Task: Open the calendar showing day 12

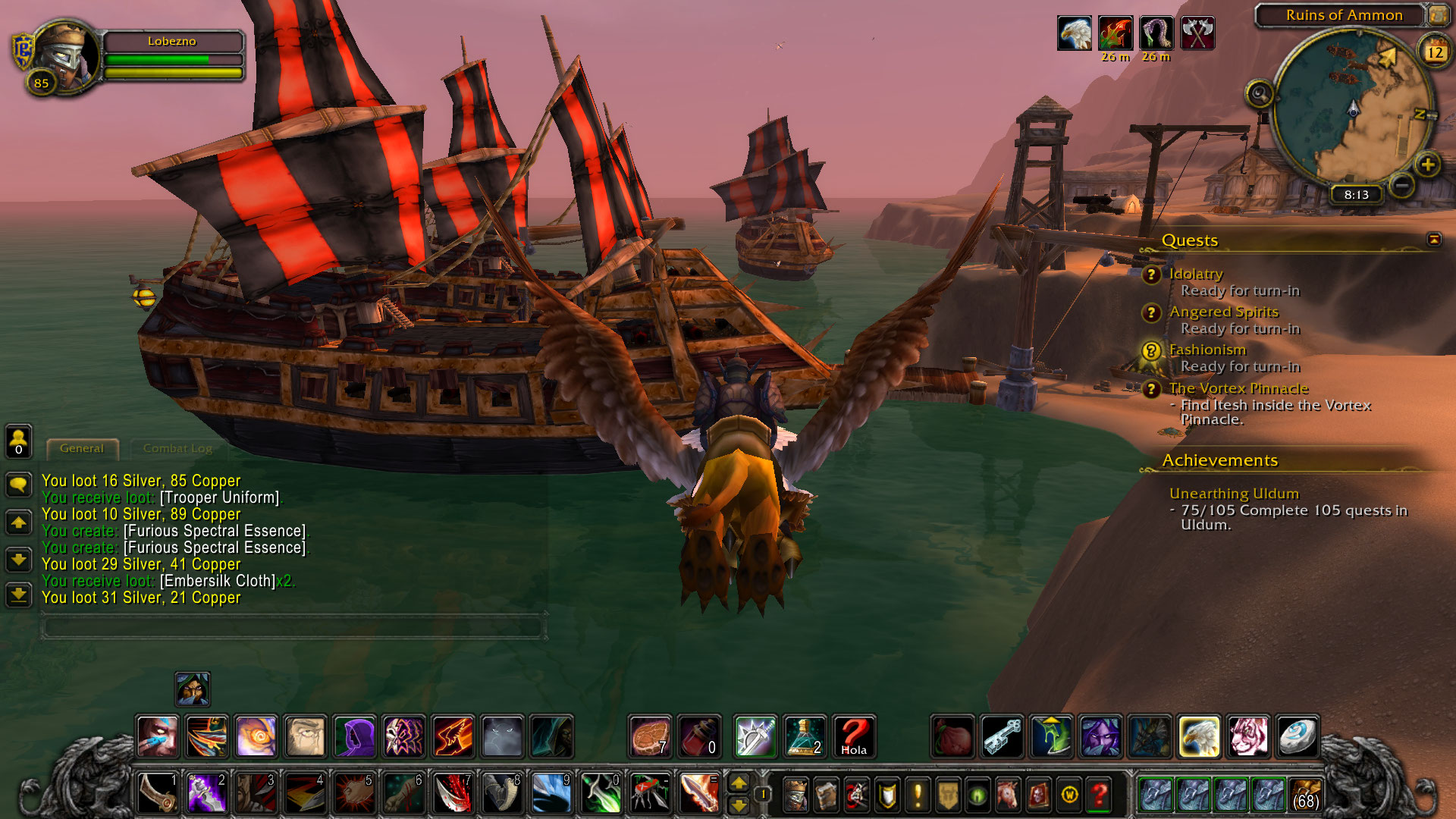Action: (1434, 52)
